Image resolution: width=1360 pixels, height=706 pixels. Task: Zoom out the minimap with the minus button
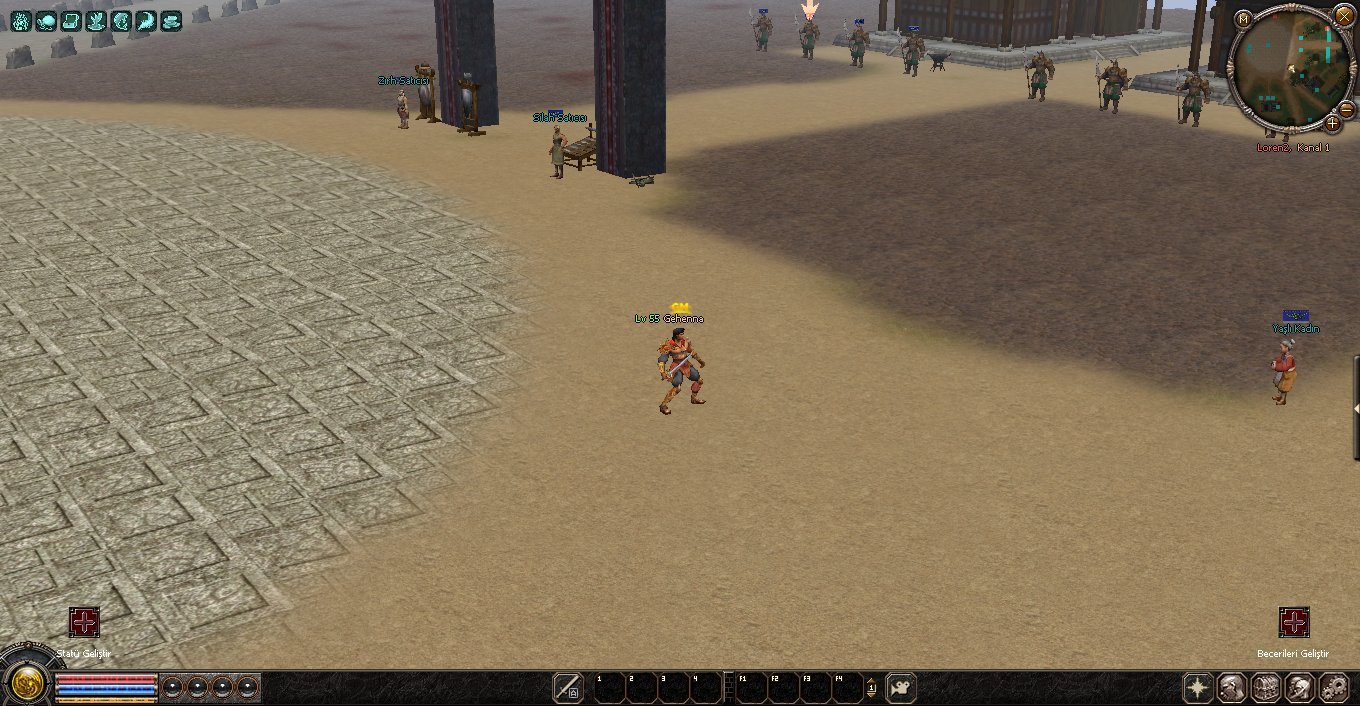[1346, 108]
